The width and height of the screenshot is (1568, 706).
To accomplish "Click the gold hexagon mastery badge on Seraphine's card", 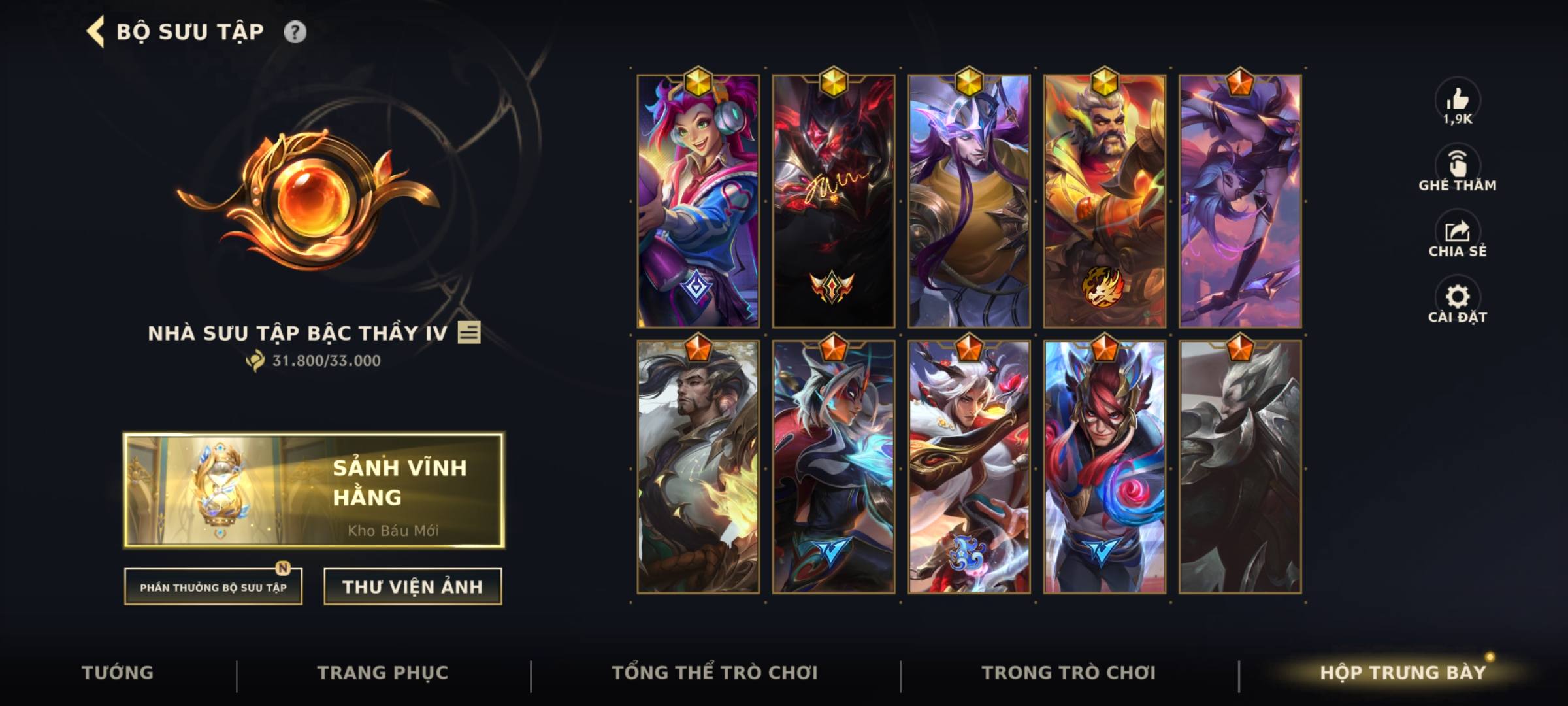I will click(x=699, y=81).
